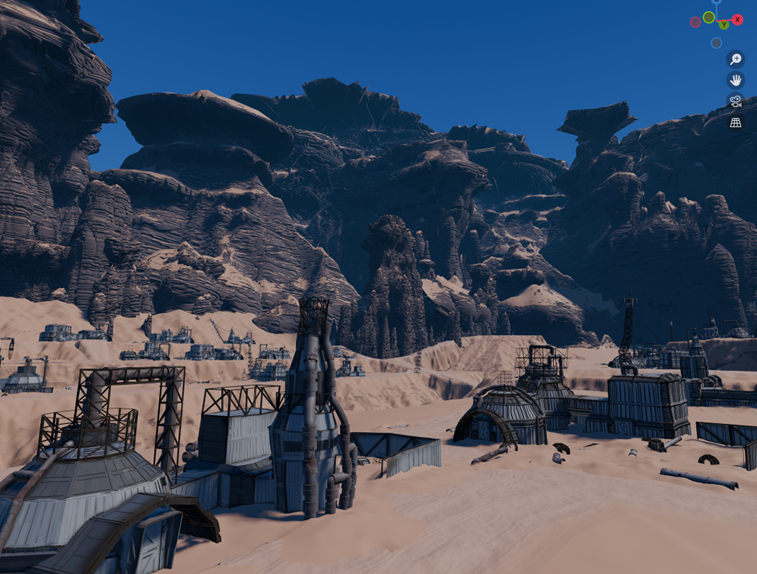Switch perspective using the grid icon
Viewport: 757px width, 574px height.
coord(735,122)
